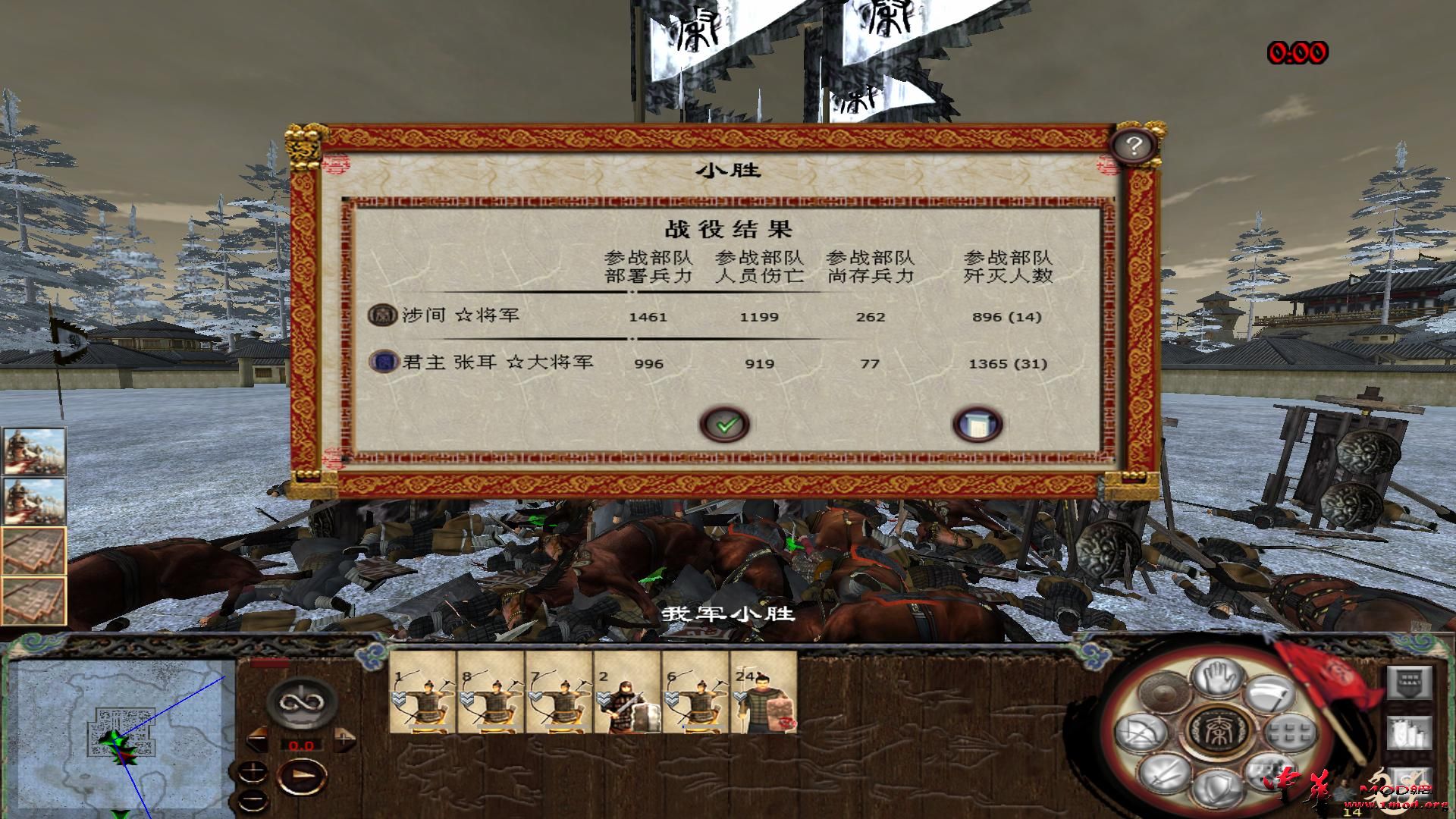
Task: Click the left arrow beside the speed display
Action: coord(257,738)
